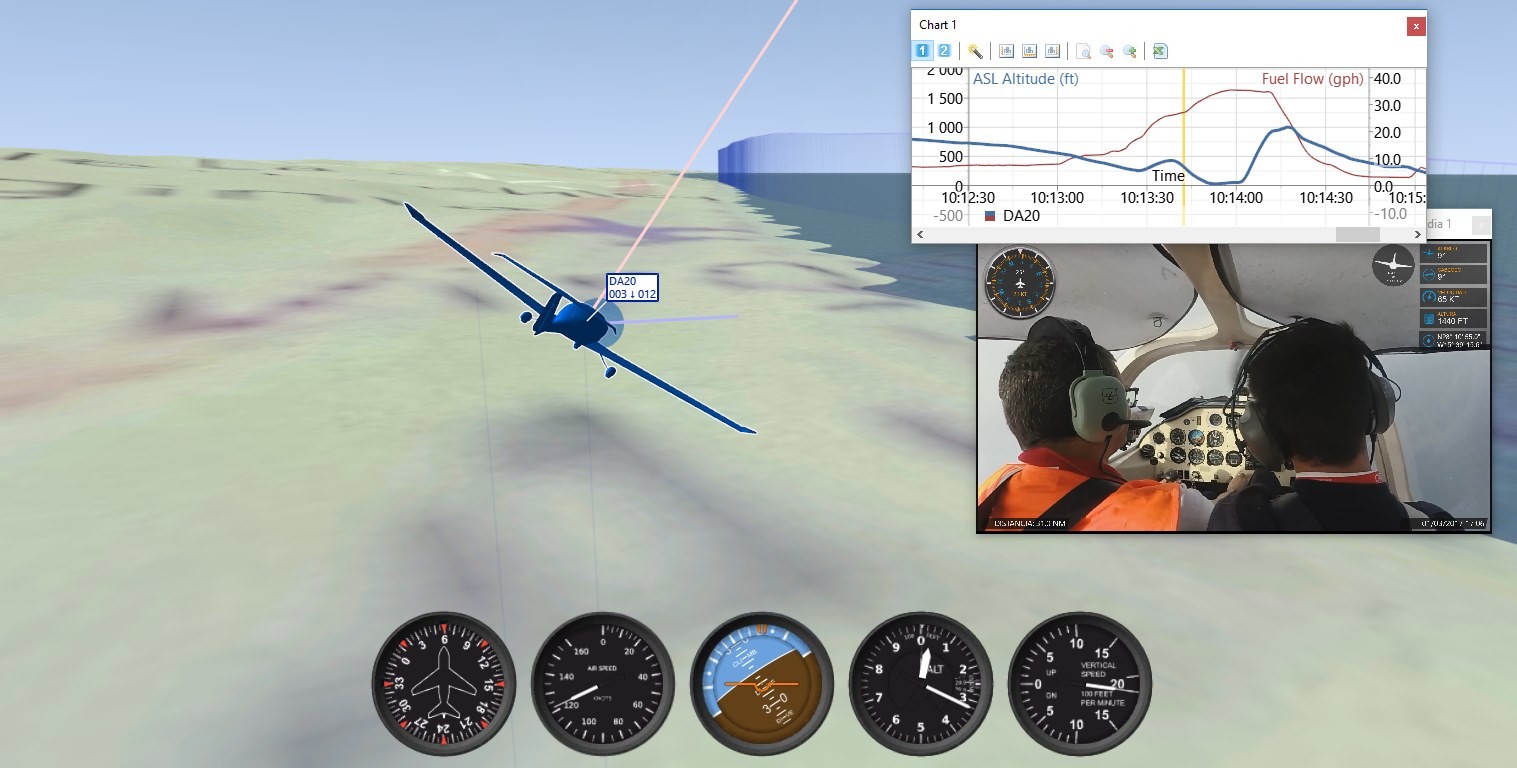
Task: Select the DA20 aircraft label in 3D view
Action: [x=630, y=288]
